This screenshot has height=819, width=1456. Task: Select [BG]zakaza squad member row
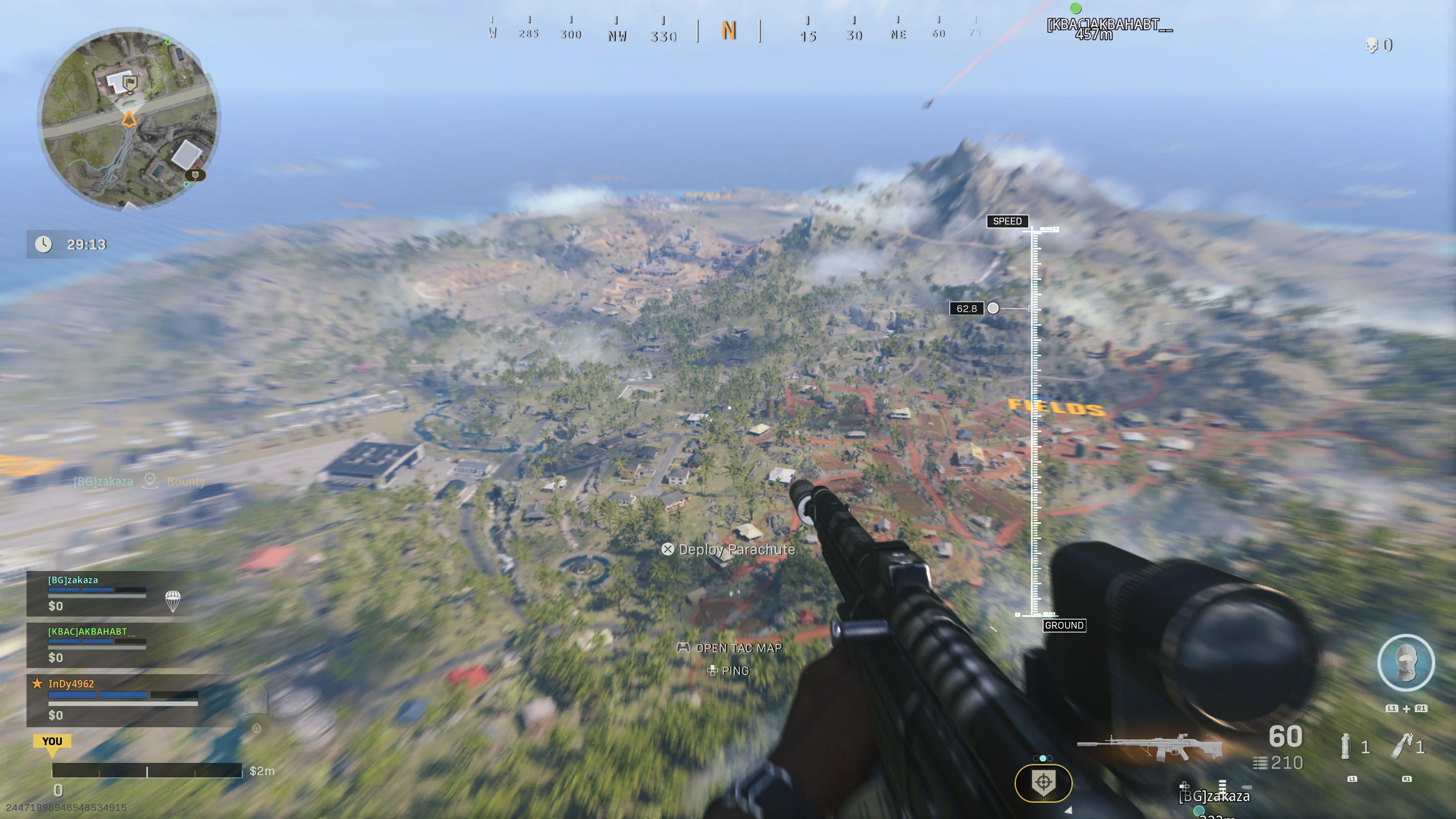coord(107,593)
